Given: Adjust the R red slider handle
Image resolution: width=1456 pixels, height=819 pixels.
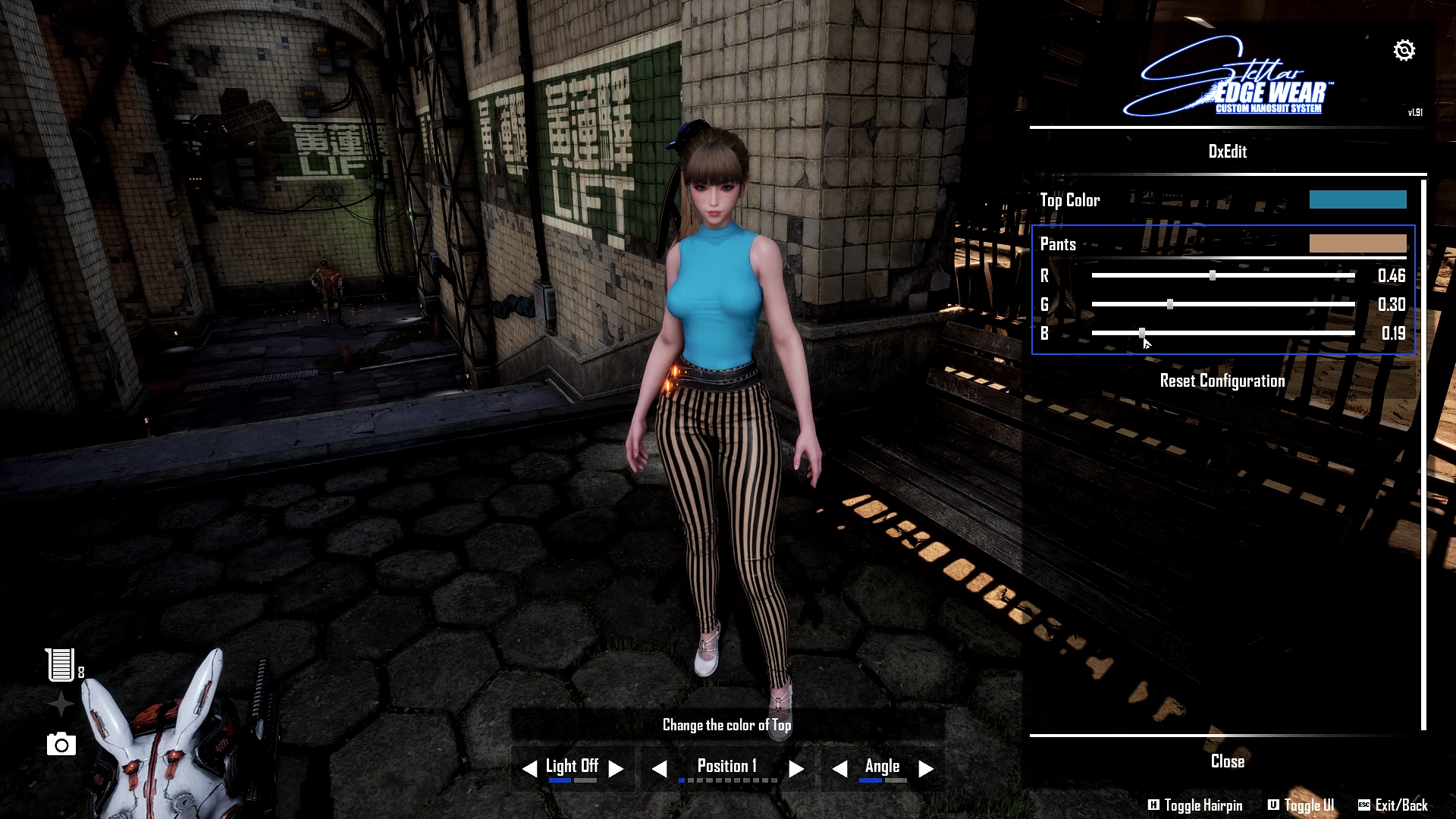Looking at the screenshot, I should click(x=1213, y=275).
